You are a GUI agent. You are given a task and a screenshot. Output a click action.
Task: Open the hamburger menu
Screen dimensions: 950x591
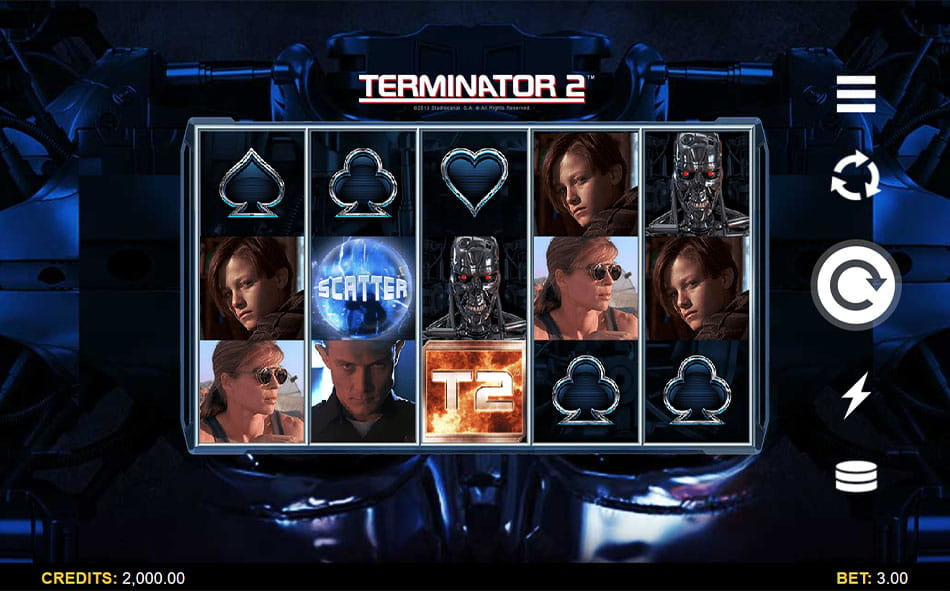pos(856,94)
